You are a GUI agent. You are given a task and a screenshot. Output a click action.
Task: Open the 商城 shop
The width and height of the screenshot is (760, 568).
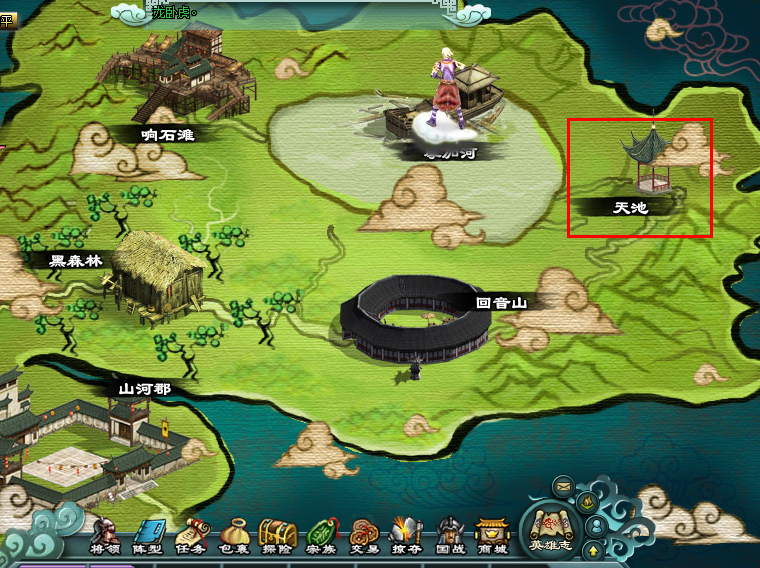coord(492,535)
